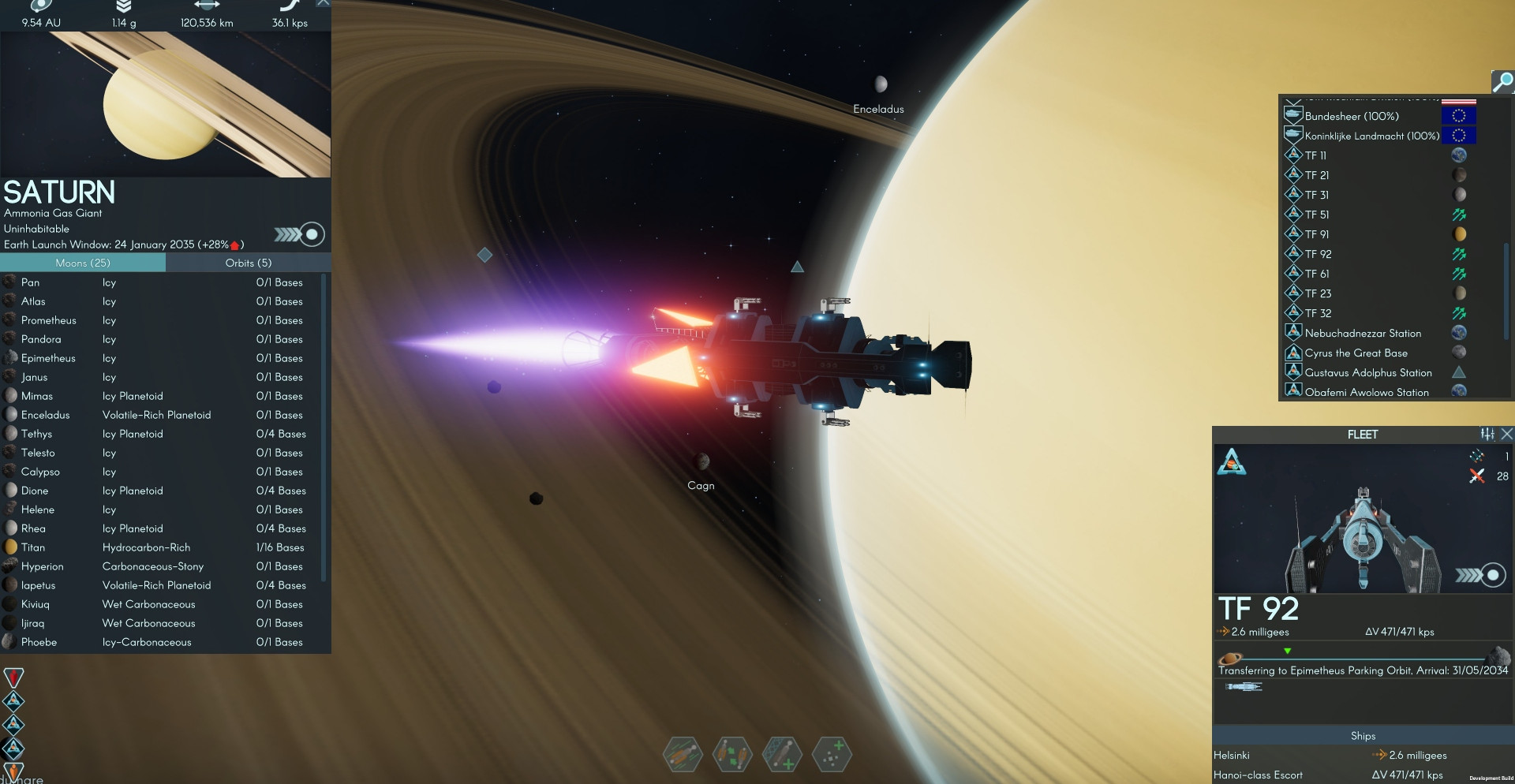Click the magnifying glass search icon
Viewport: 1515px width, 784px height.
click(x=1502, y=81)
